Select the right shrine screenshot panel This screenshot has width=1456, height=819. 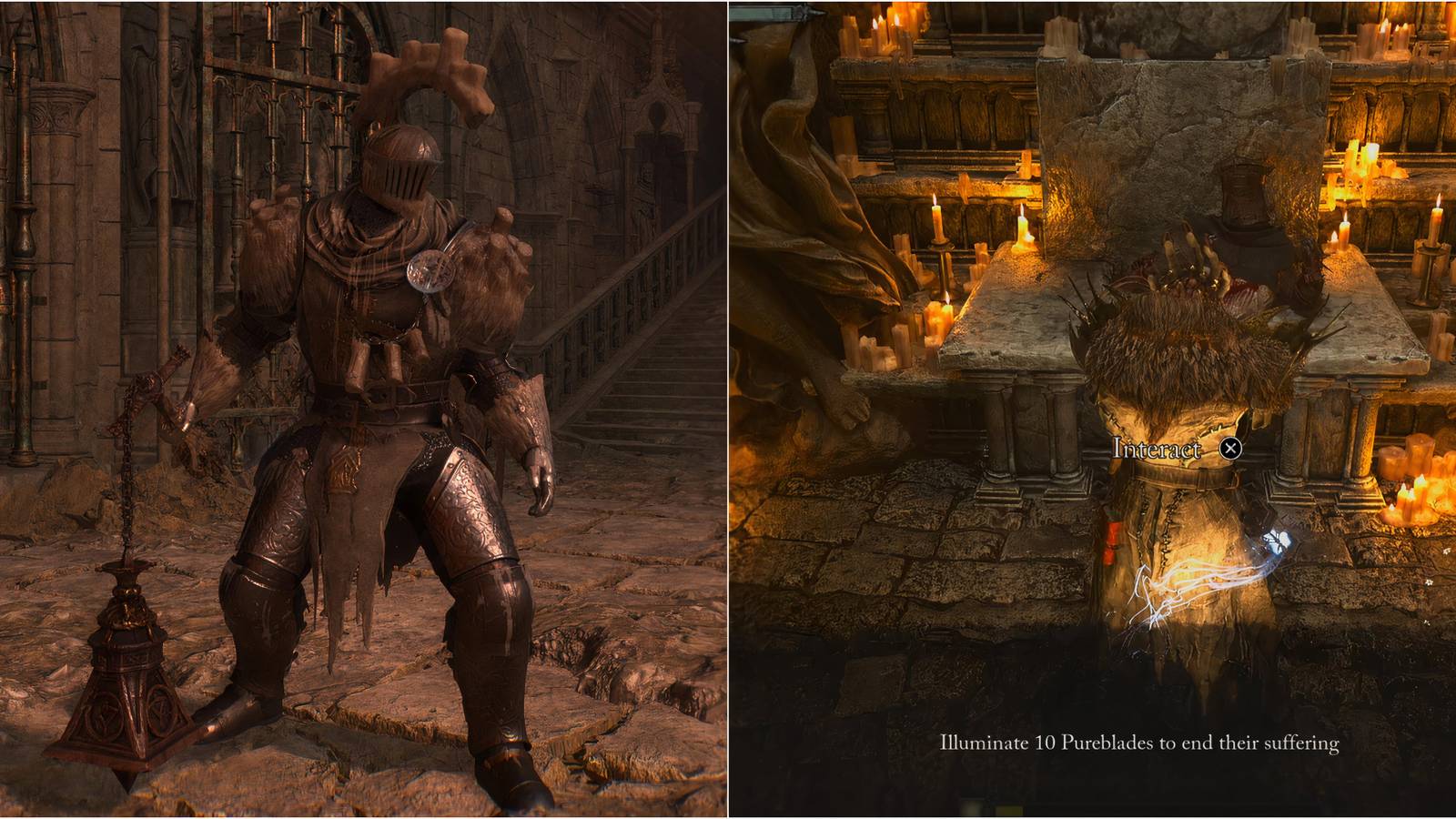[x=1092, y=409]
